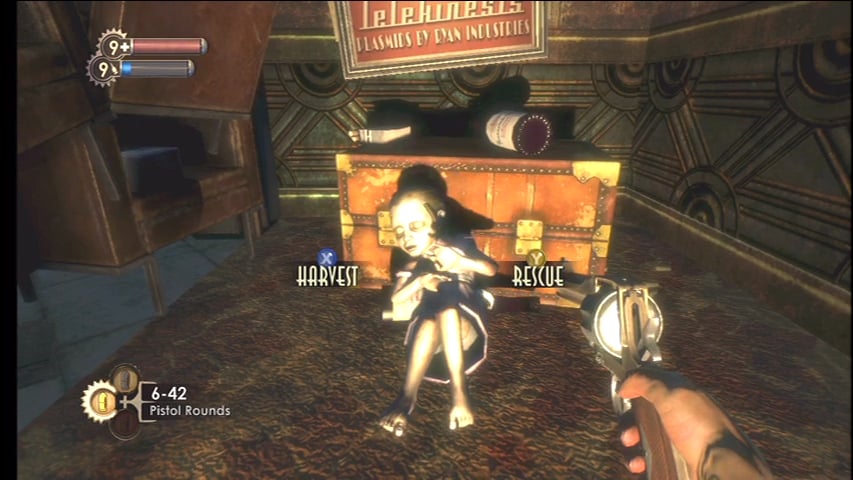Select the highlighted Pistol Rounds ammo icon
The width and height of the screenshot is (853, 480).
pyautogui.click(x=102, y=402)
